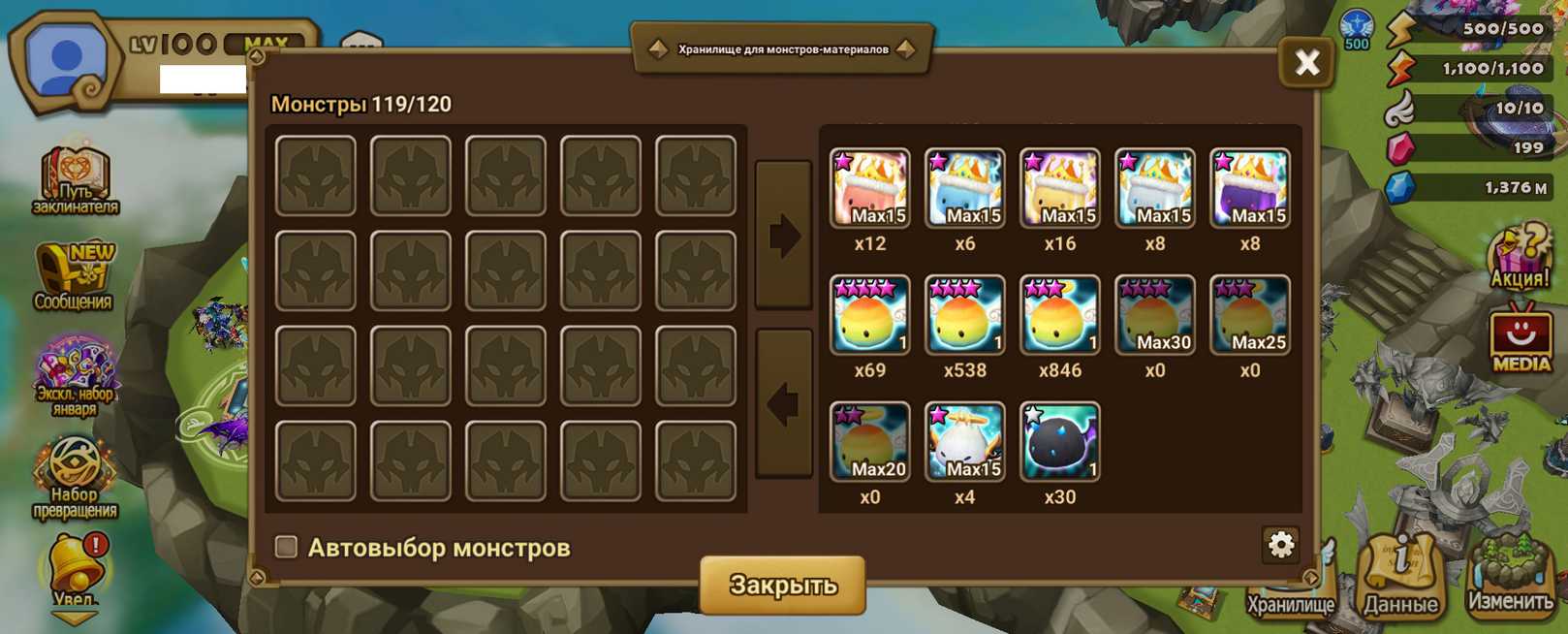Pick the four-star Rainbowmon with x69 count

pyautogui.click(x=869, y=315)
